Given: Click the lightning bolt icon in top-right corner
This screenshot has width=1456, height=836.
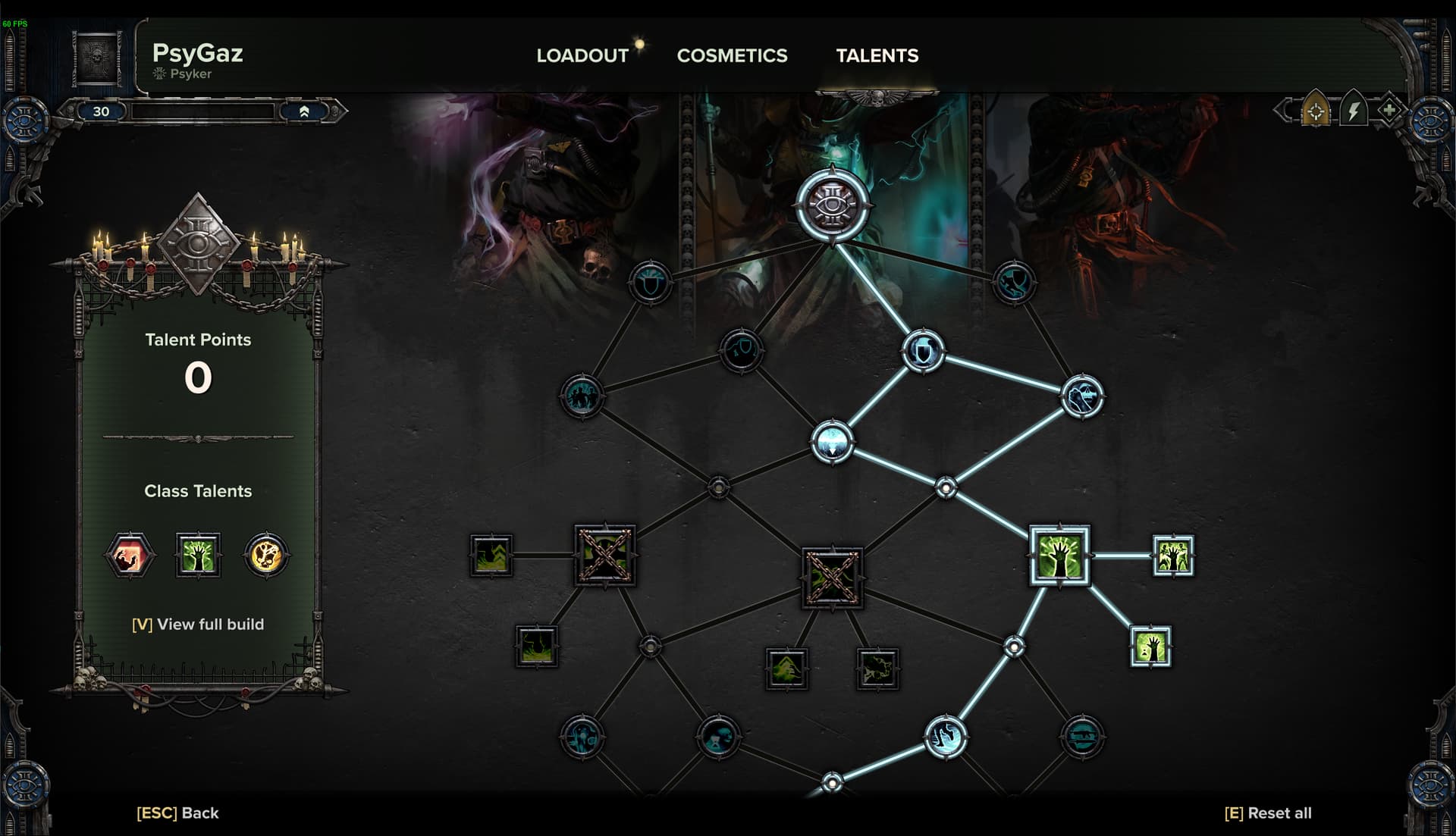Looking at the screenshot, I should tap(1353, 111).
